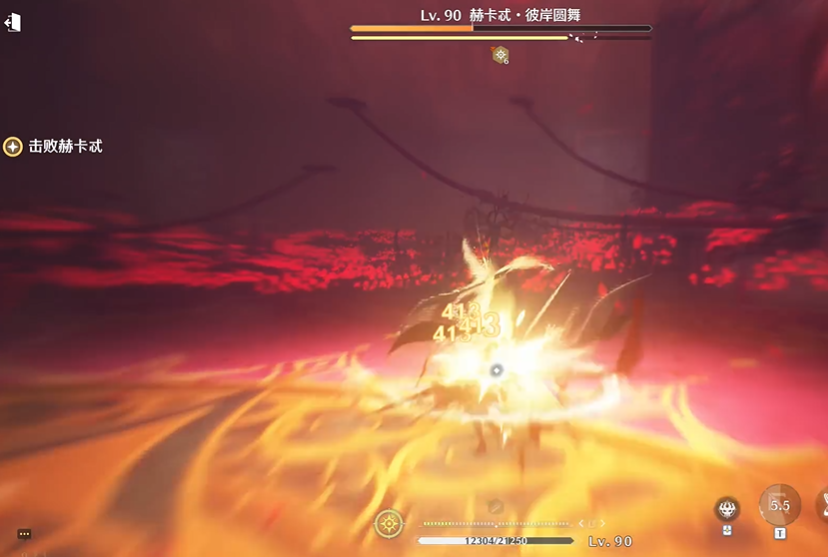Click the exit door icon to leave
The height and width of the screenshot is (557, 828).
click(x=13, y=22)
